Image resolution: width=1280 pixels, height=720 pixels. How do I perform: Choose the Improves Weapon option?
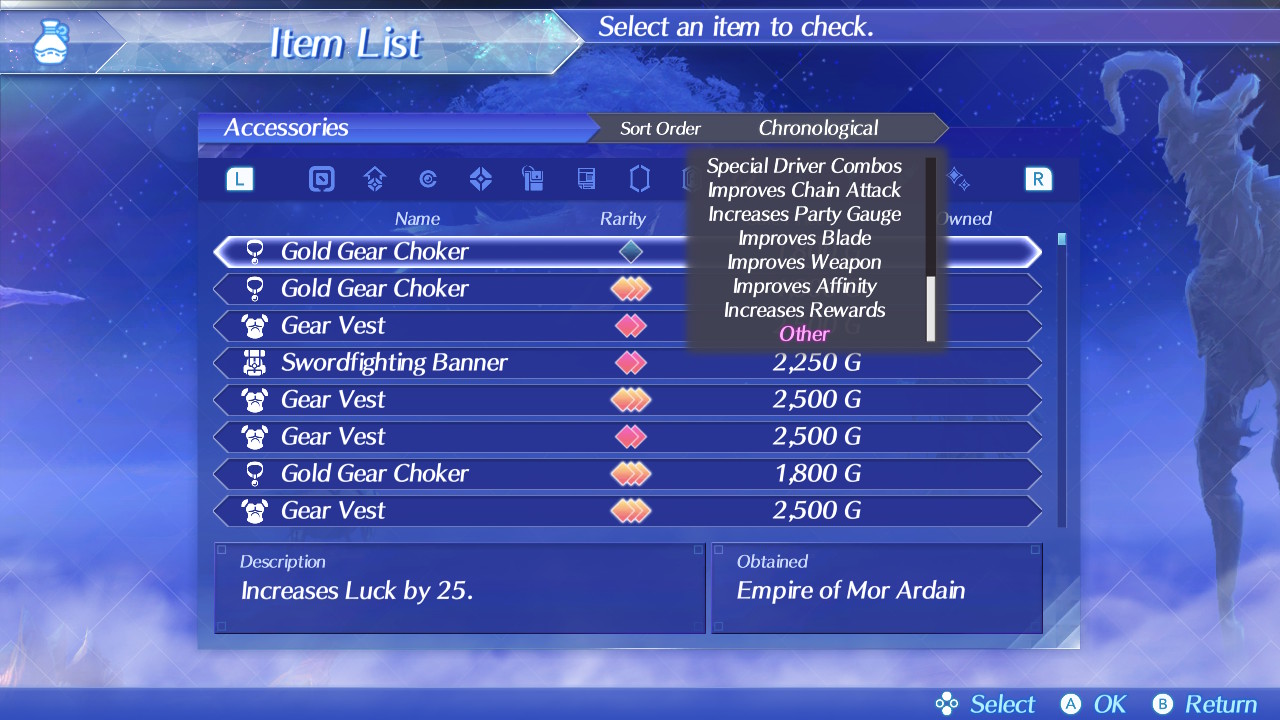pos(804,262)
